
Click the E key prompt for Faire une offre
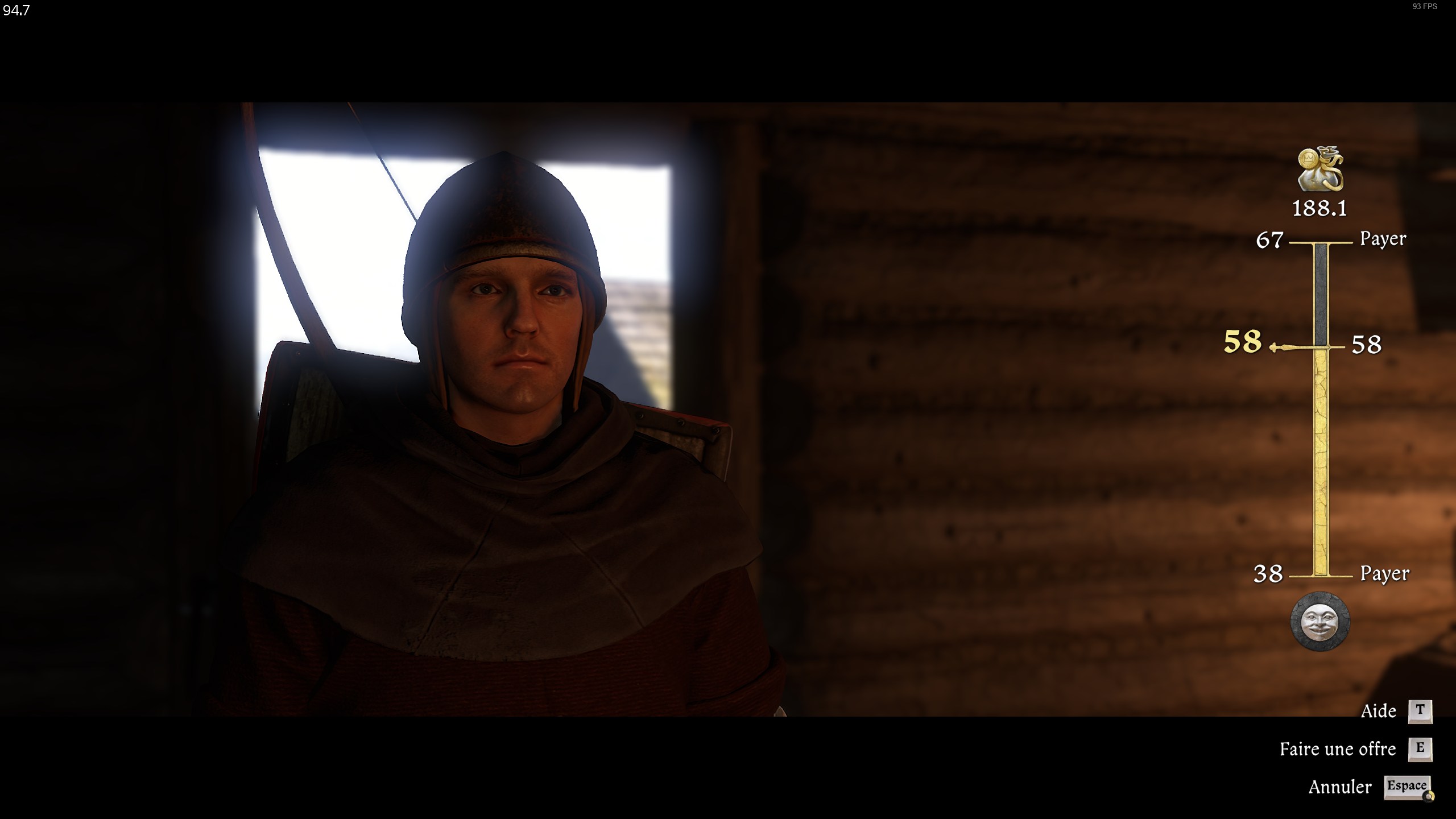point(1421,749)
